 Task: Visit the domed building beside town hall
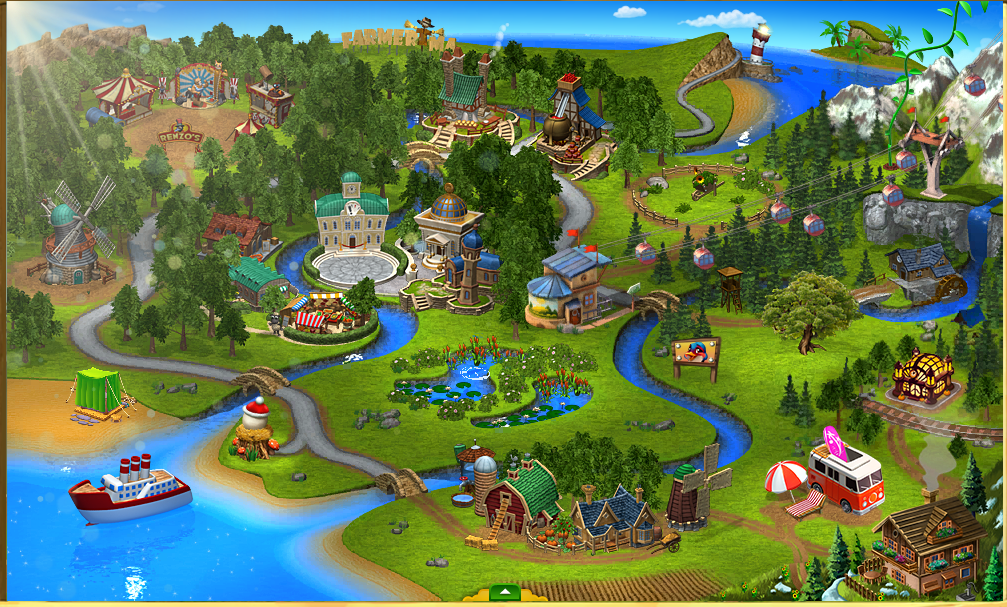(x=449, y=226)
